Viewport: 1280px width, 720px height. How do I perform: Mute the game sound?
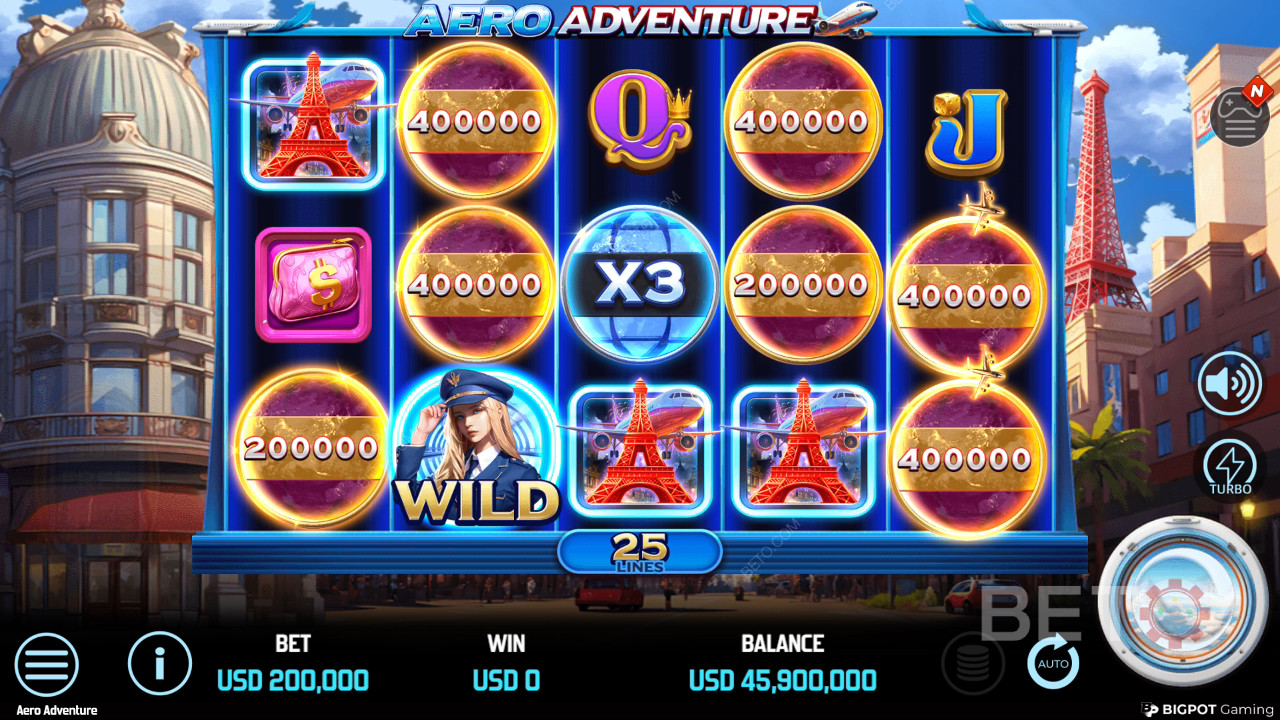click(x=1230, y=382)
